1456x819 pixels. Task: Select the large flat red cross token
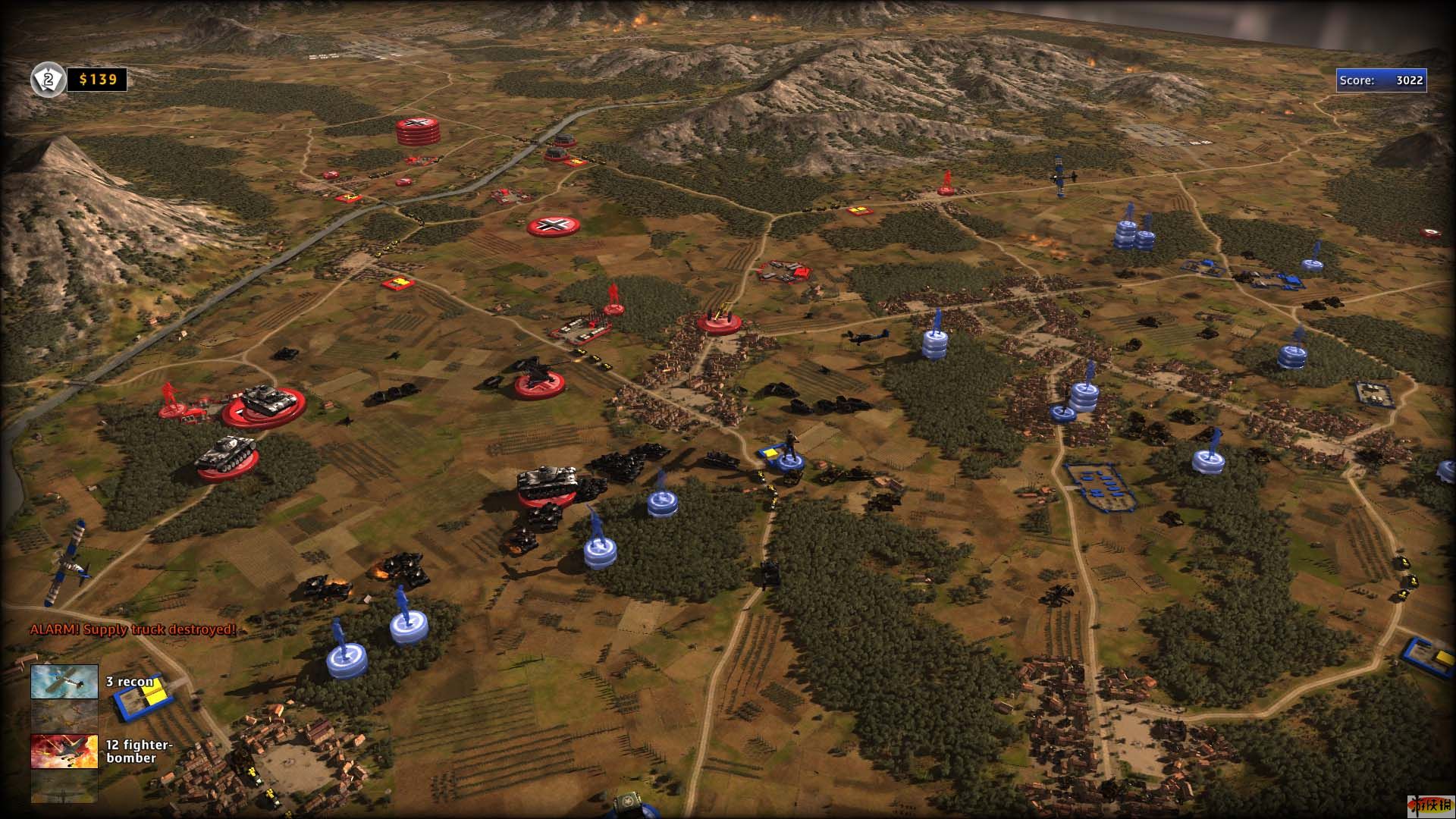coord(554,225)
